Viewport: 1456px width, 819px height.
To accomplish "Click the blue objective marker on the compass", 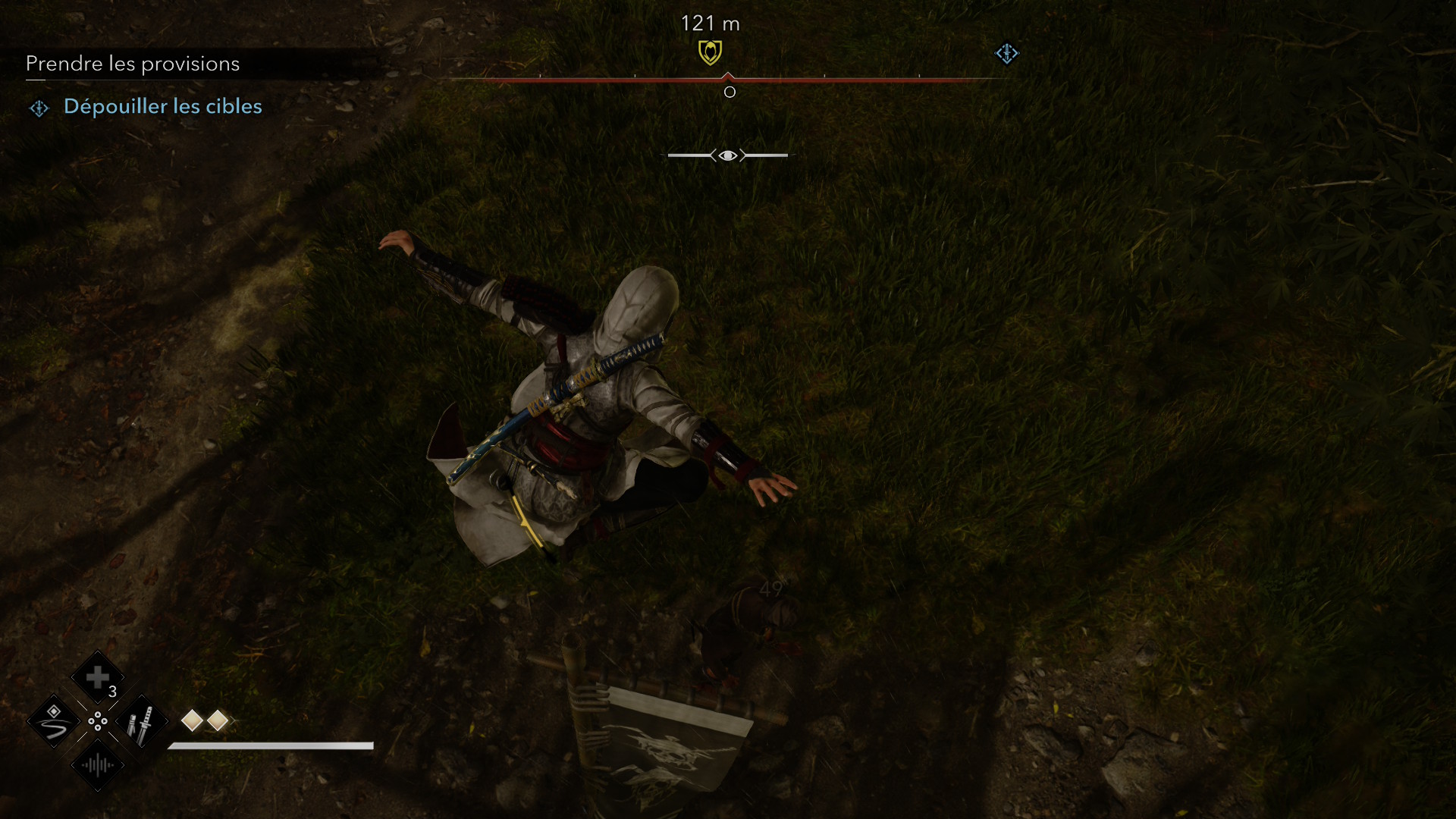I will pyautogui.click(x=1006, y=53).
